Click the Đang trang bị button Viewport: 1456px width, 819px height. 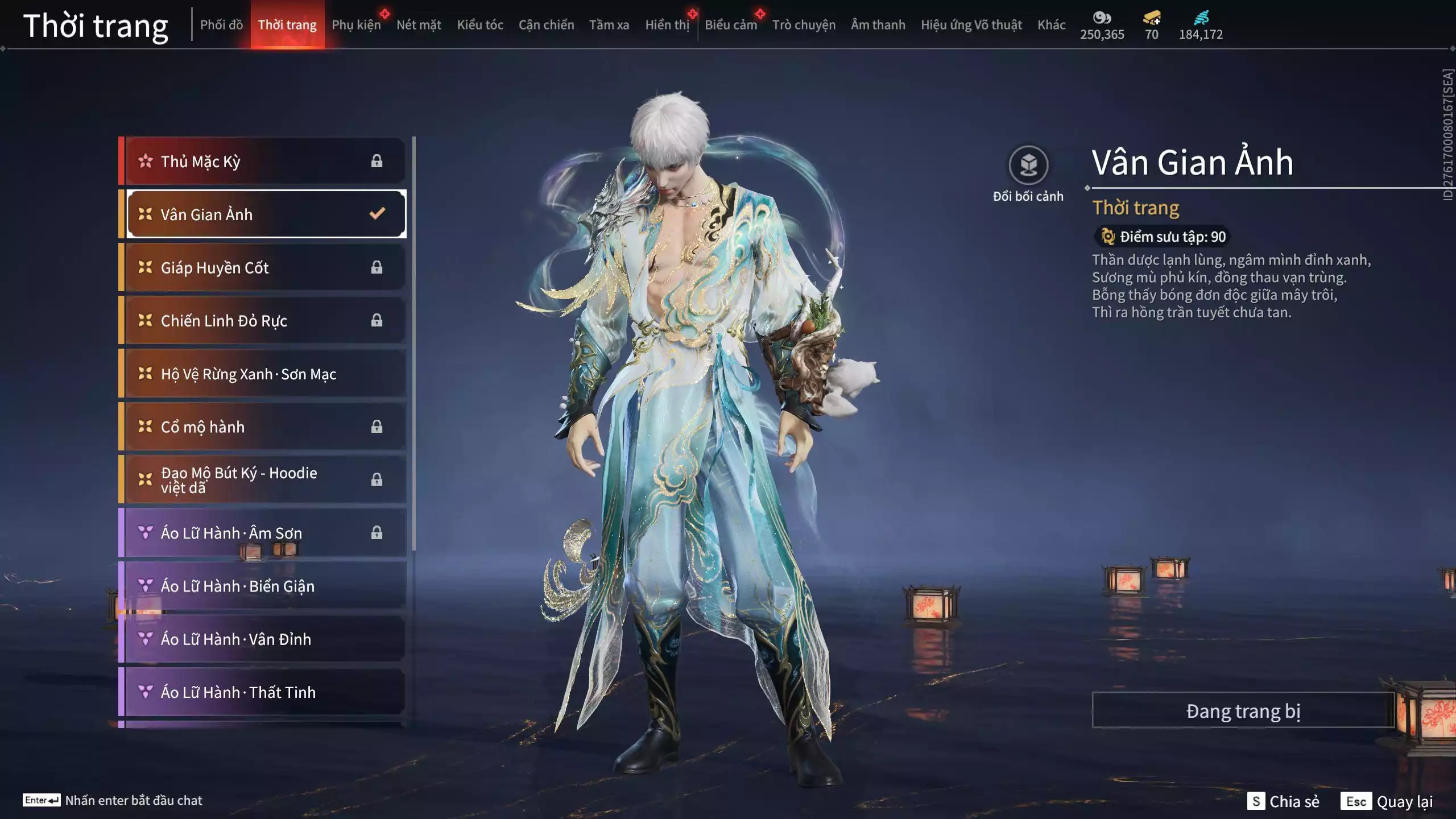(1243, 711)
